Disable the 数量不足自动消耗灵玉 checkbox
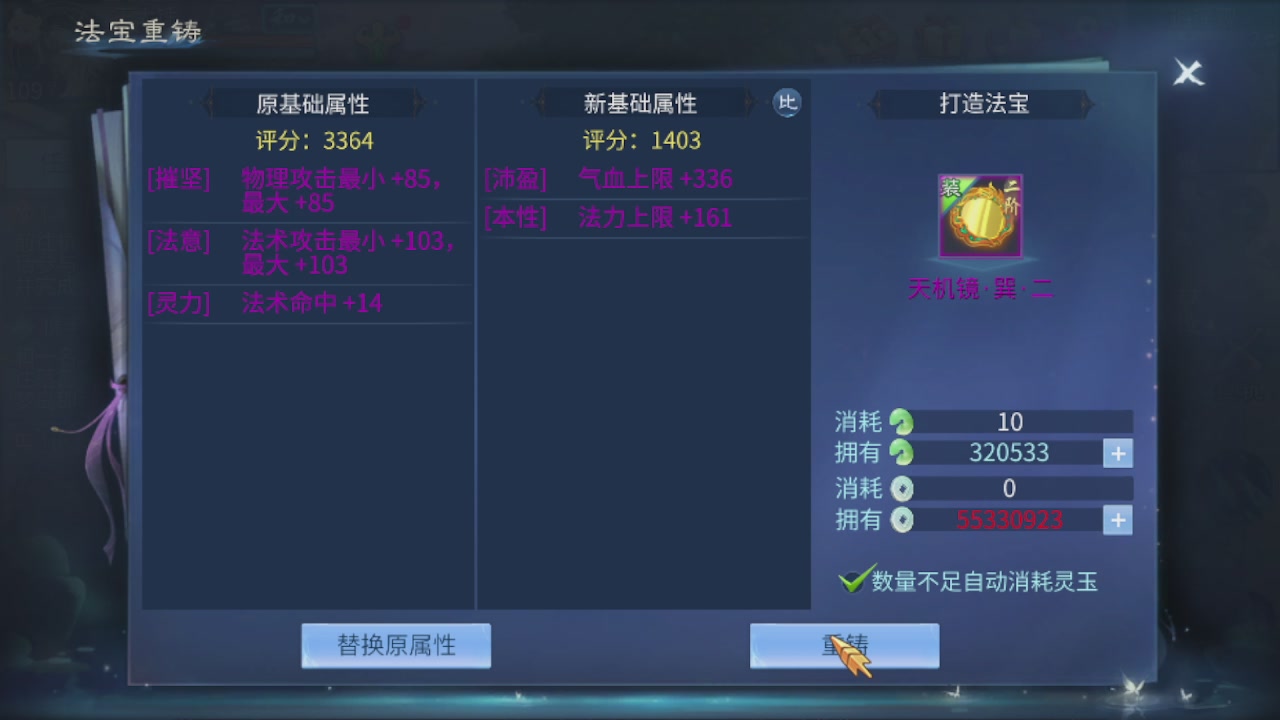Screen dimensions: 1280x720 click(851, 580)
